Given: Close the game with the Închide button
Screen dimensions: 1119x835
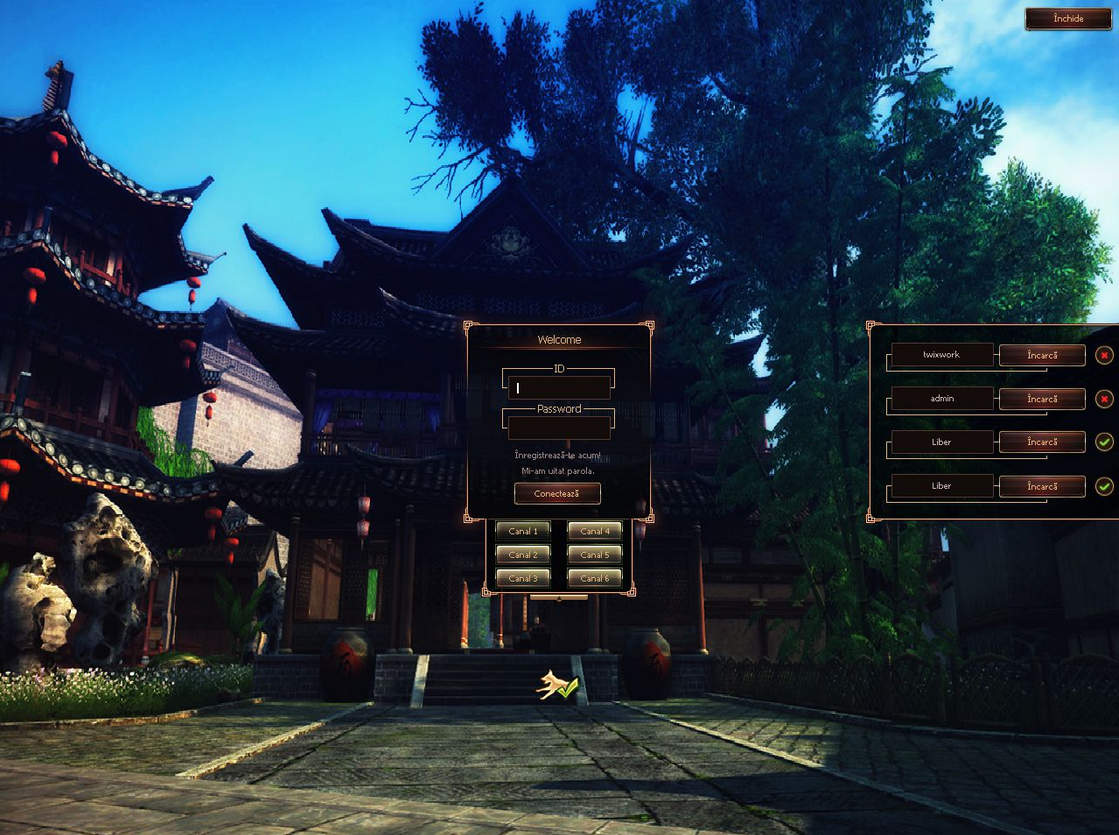Looking at the screenshot, I should coord(1068,19).
